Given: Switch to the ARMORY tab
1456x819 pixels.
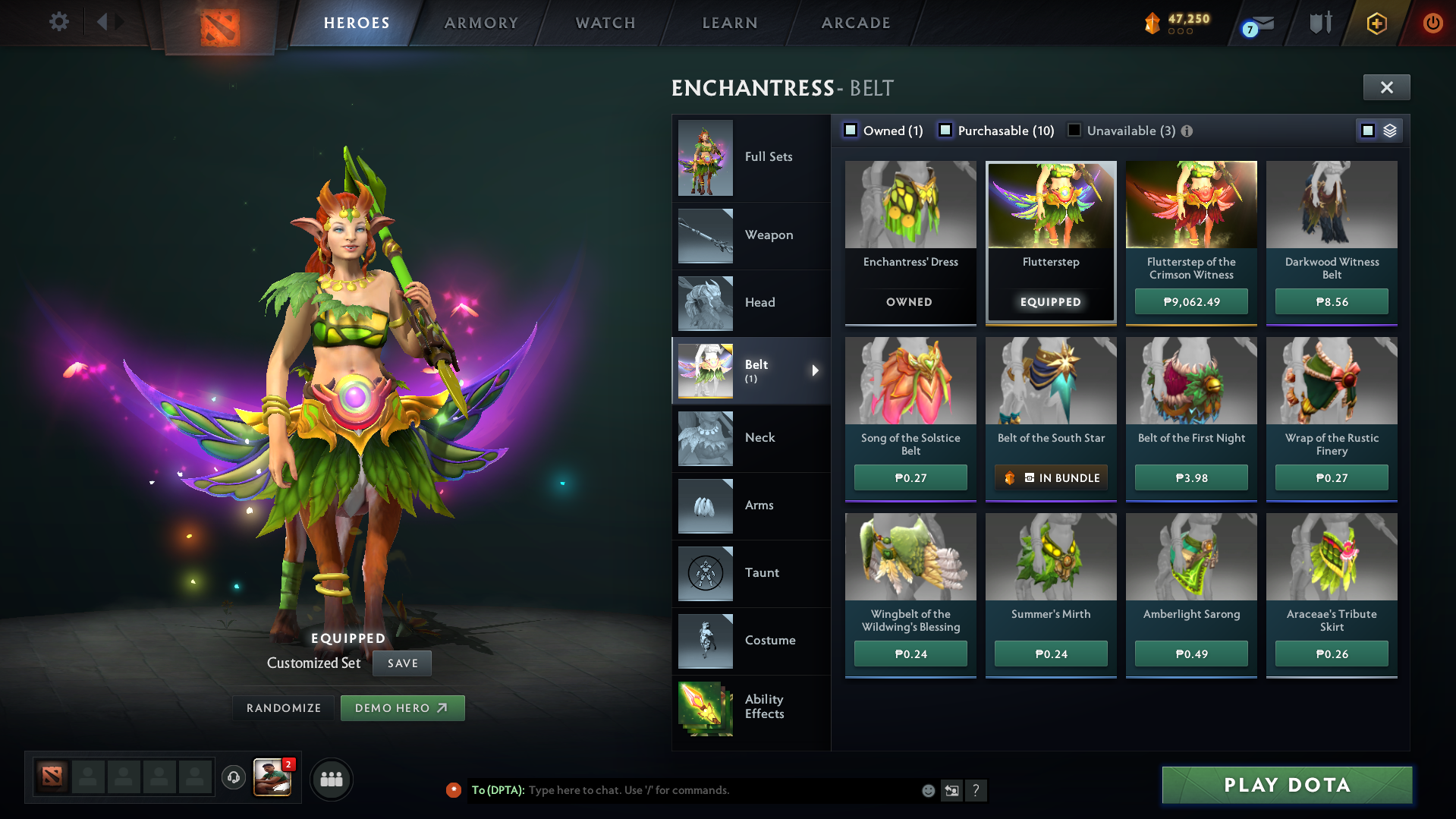Looking at the screenshot, I should click(x=481, y=23).
